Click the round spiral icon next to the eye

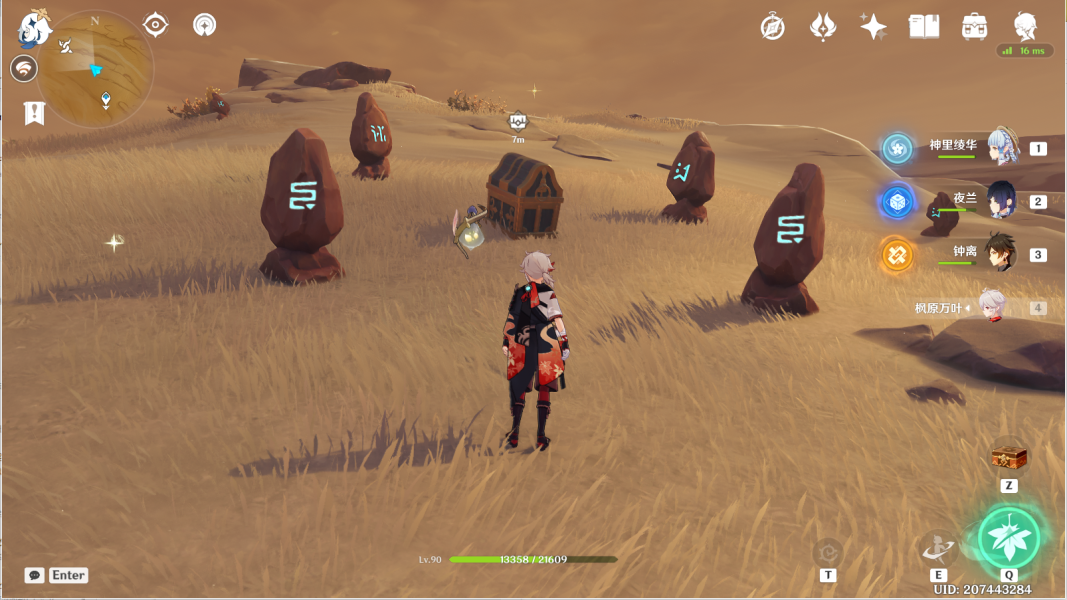[205, 25]
